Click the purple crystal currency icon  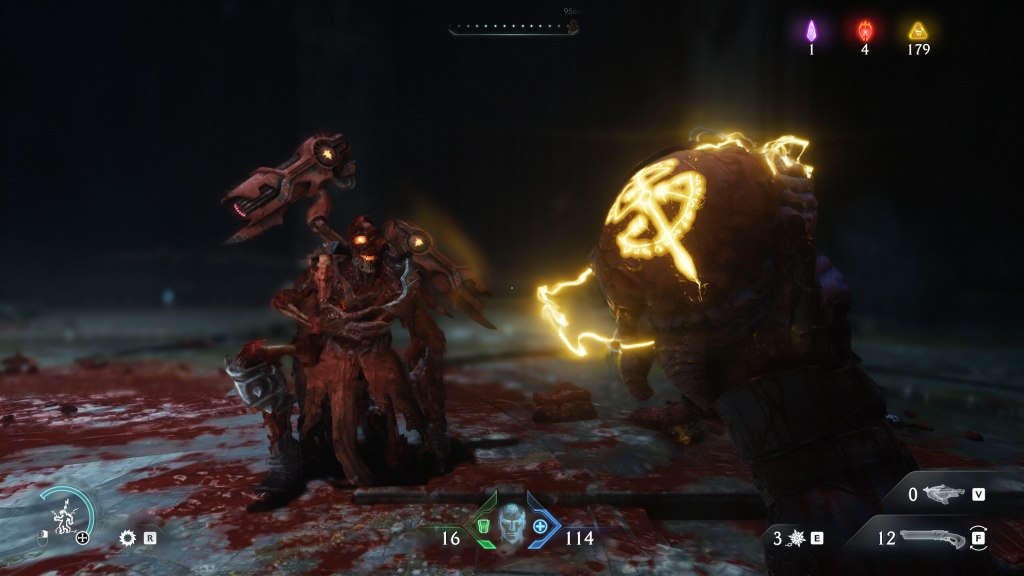point(812,31)
